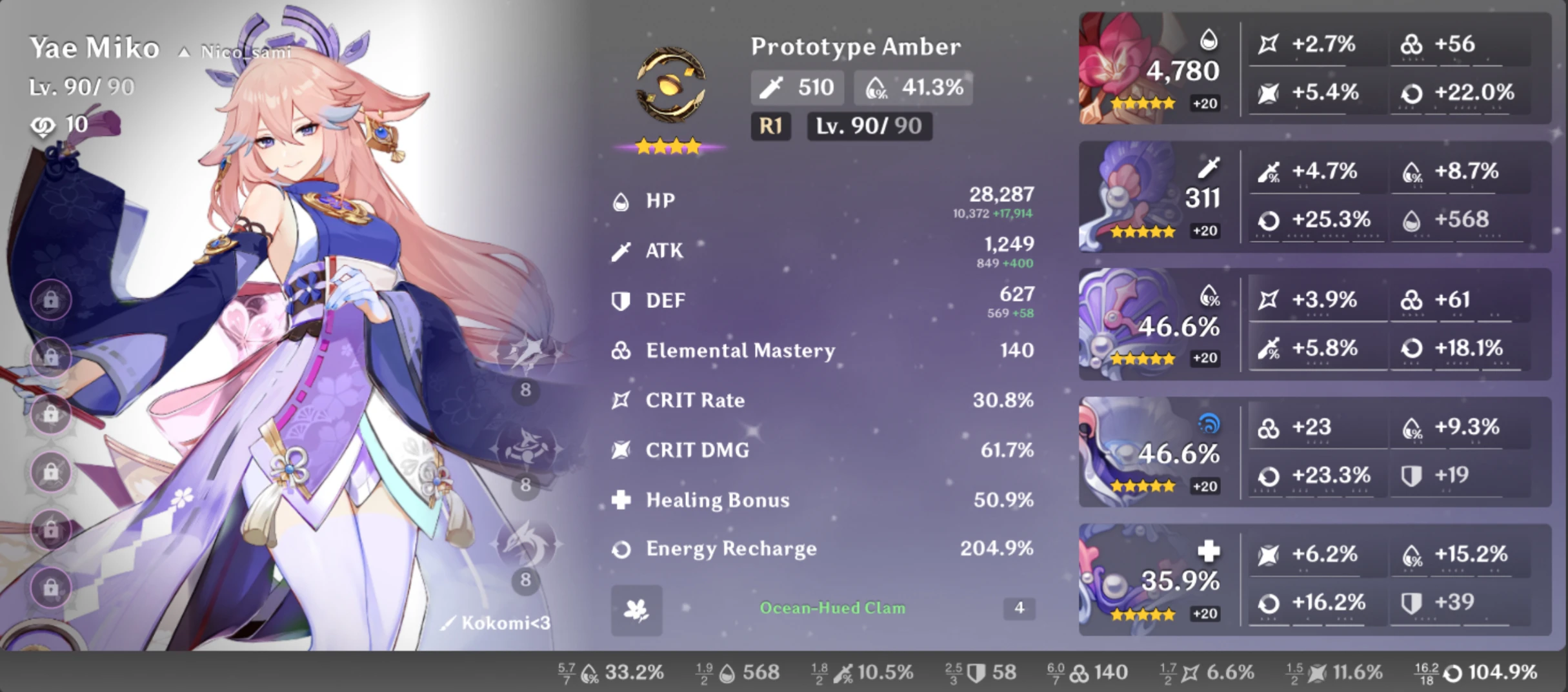1568x692 pixels.
Task: Click the R1 refinement badge
Action: coord(770,126)
